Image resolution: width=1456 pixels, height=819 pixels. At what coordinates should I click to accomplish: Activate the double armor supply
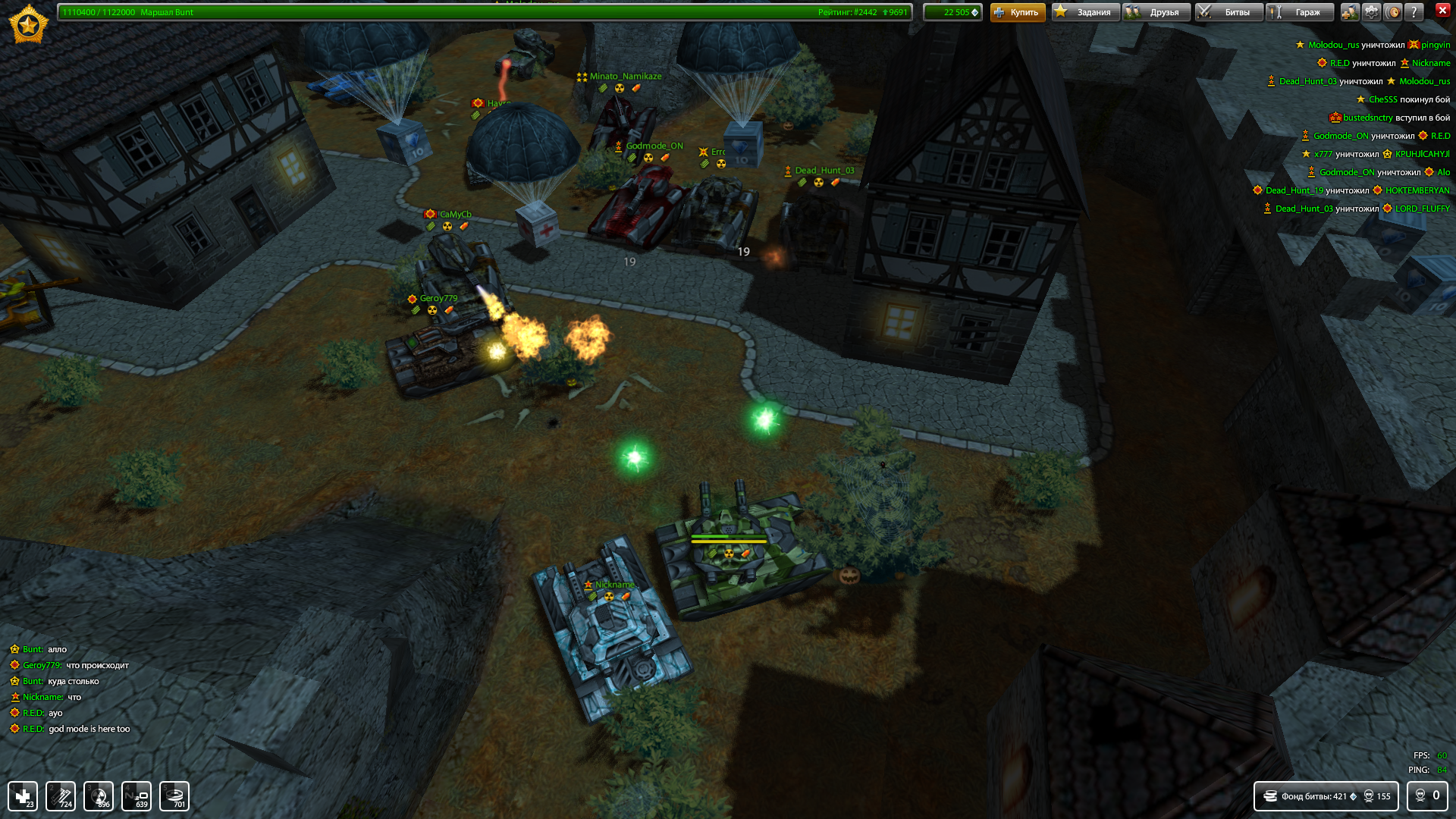click(x=61, y=796)
